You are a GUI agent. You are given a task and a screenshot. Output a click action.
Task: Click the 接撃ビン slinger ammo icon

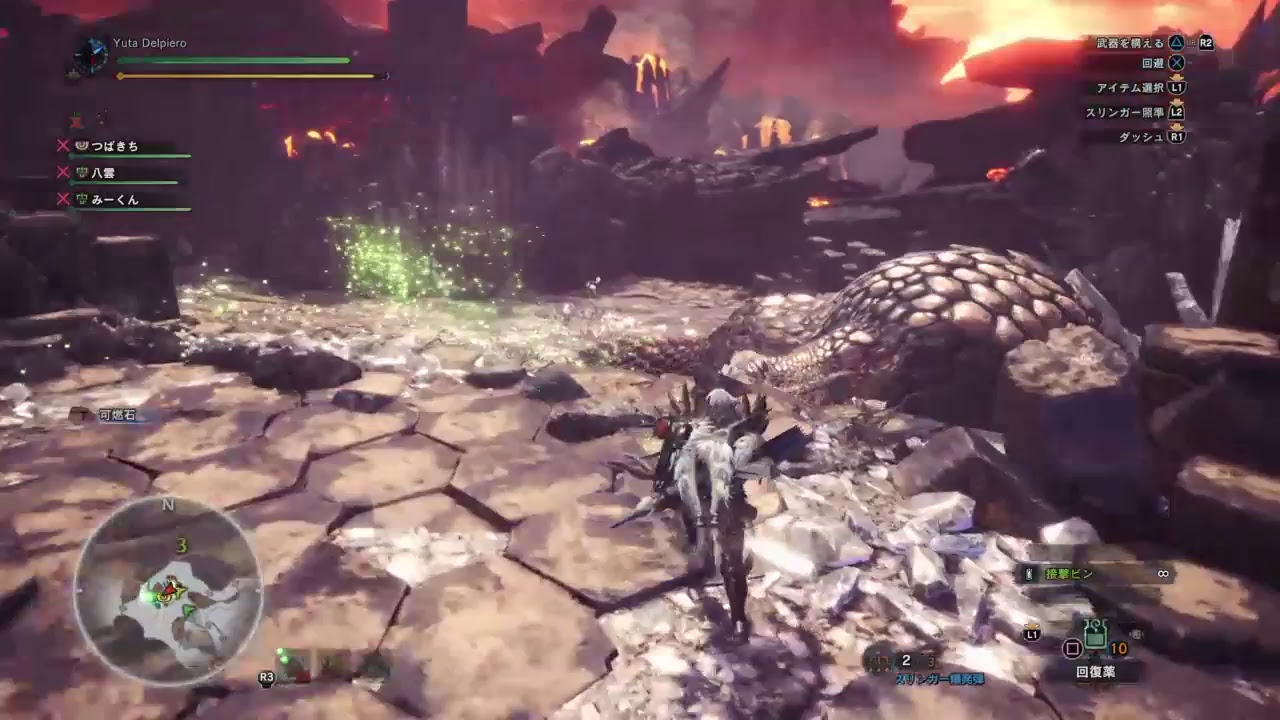[1028, 573]
